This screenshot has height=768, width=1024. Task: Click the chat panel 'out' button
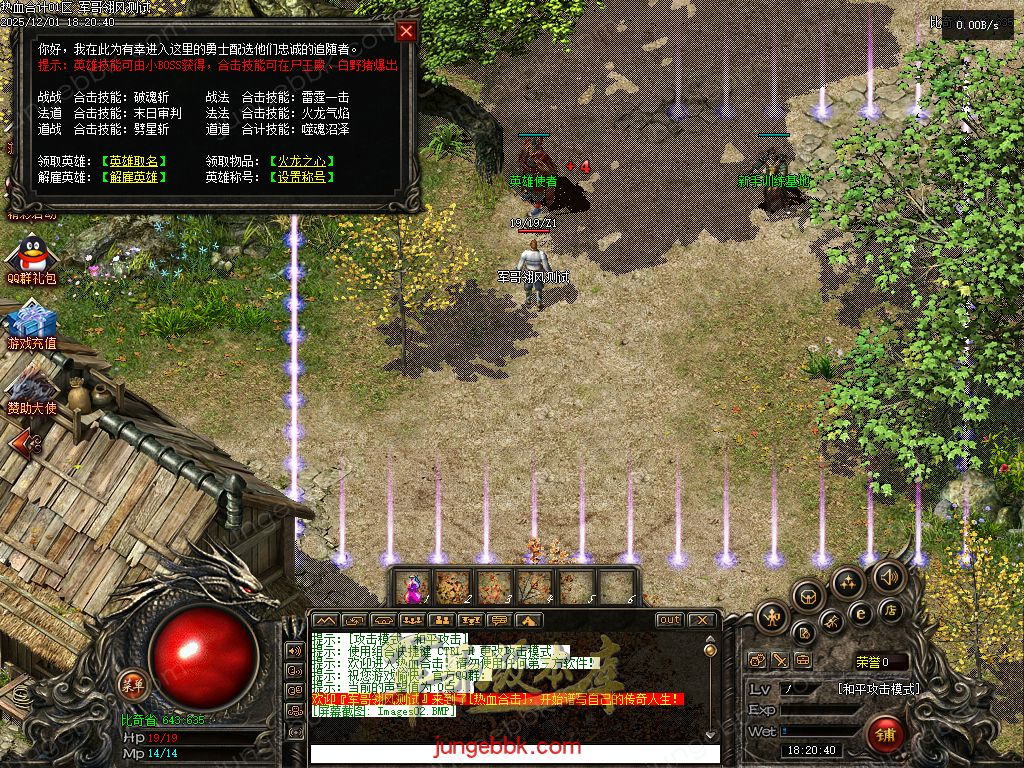[670, 620]
